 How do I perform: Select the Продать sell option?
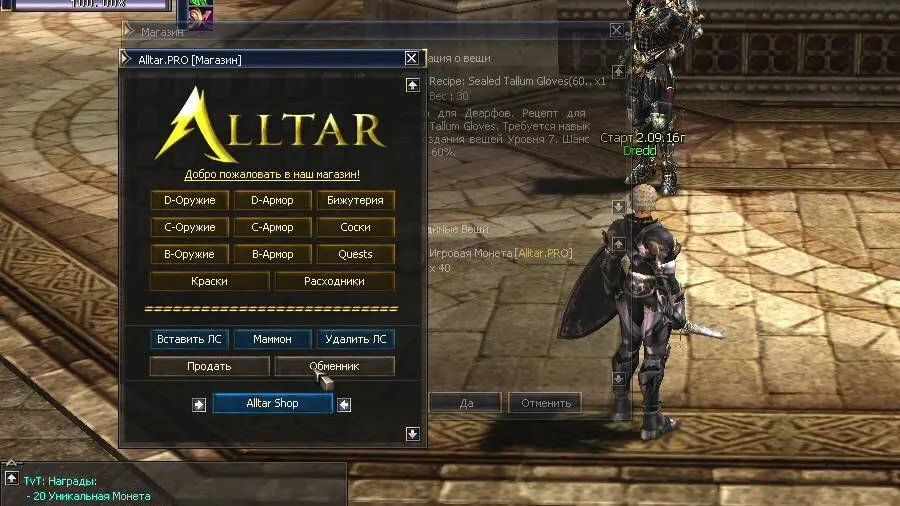point(209,366)
